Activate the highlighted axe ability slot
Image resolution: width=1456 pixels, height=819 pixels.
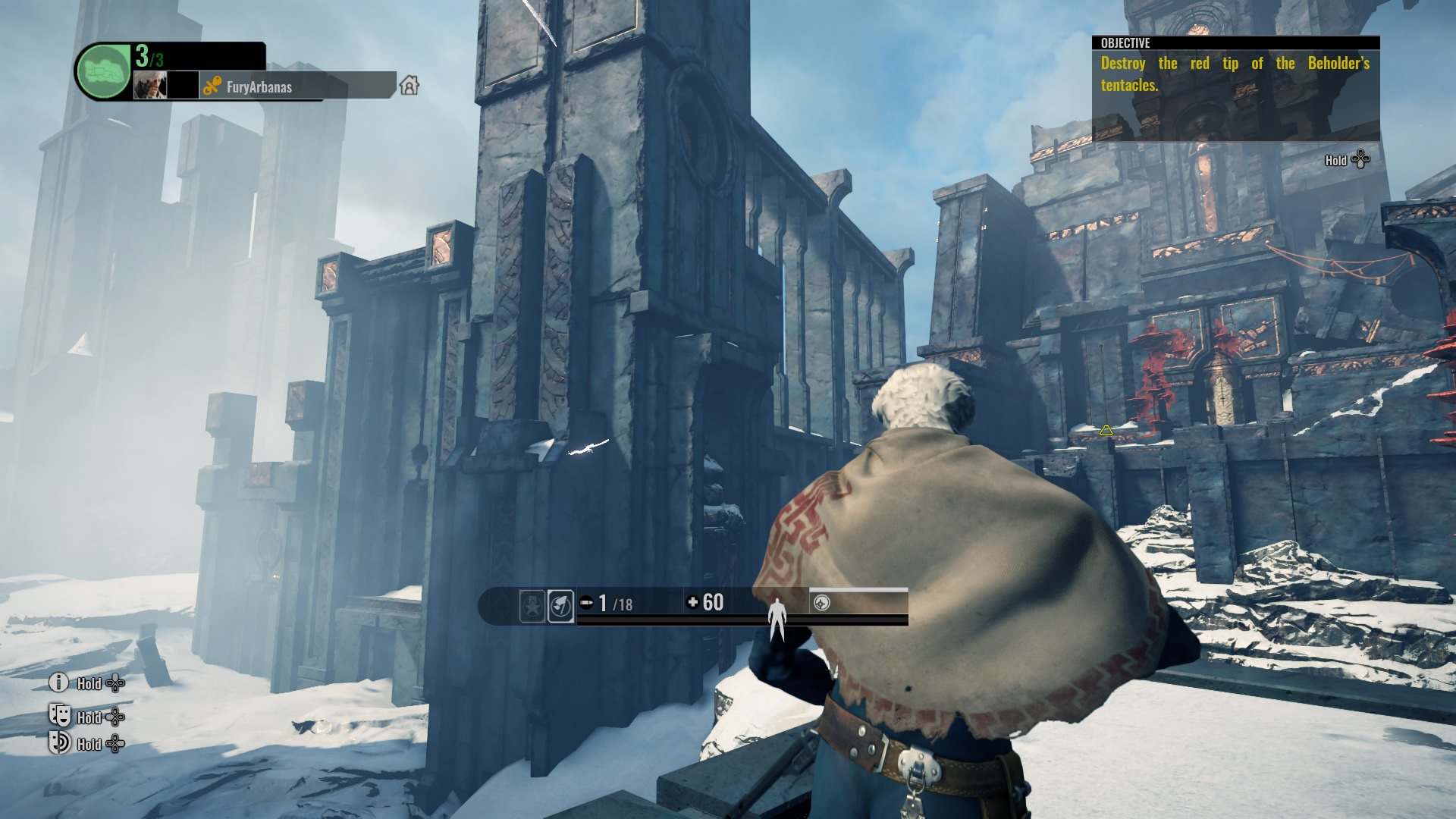pyautogui.click(x=560, y=607)
